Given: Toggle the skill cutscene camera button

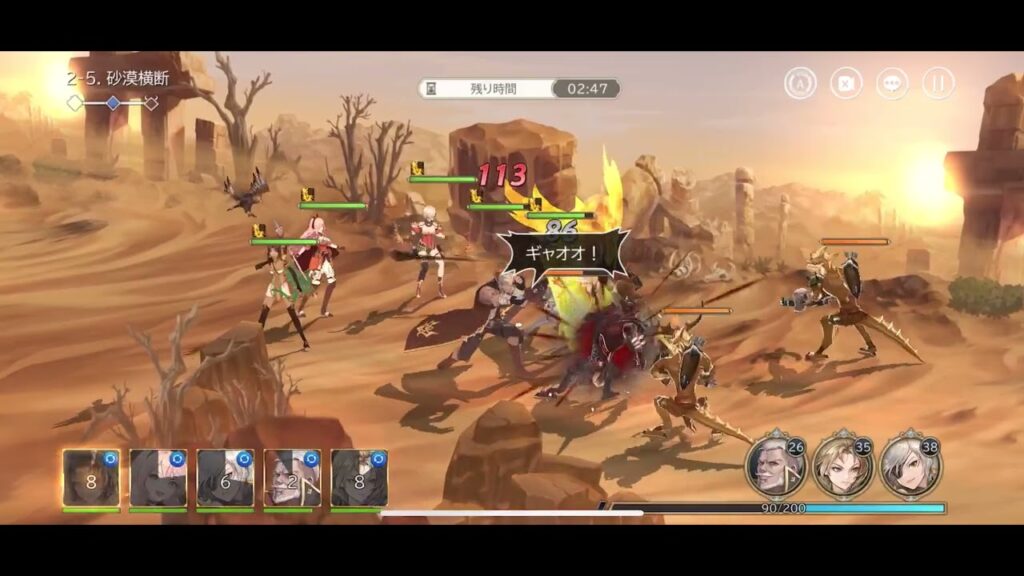Looking at the screenshot, I should point(846,83).
